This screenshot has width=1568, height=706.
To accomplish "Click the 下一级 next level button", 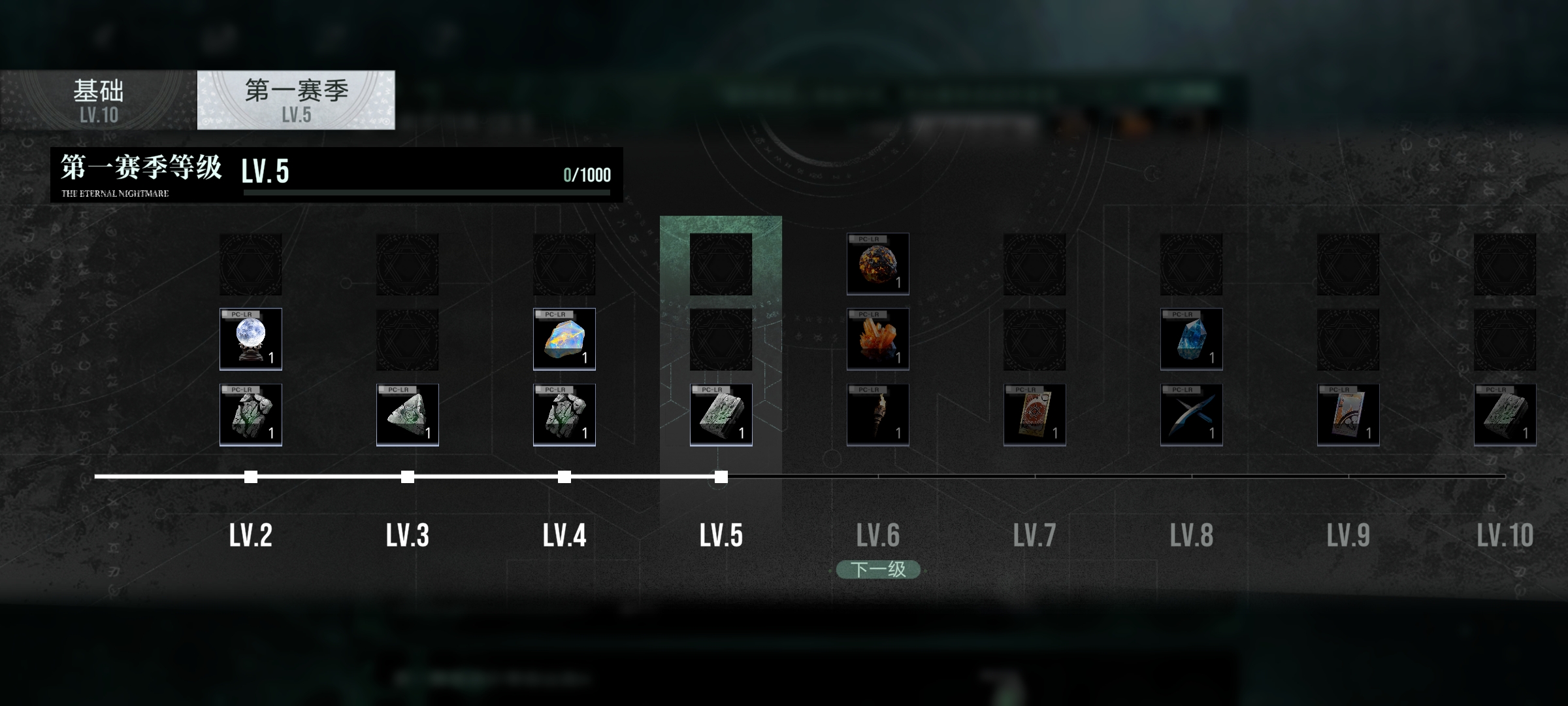I will pyautogui.click(x=878, y=569).
